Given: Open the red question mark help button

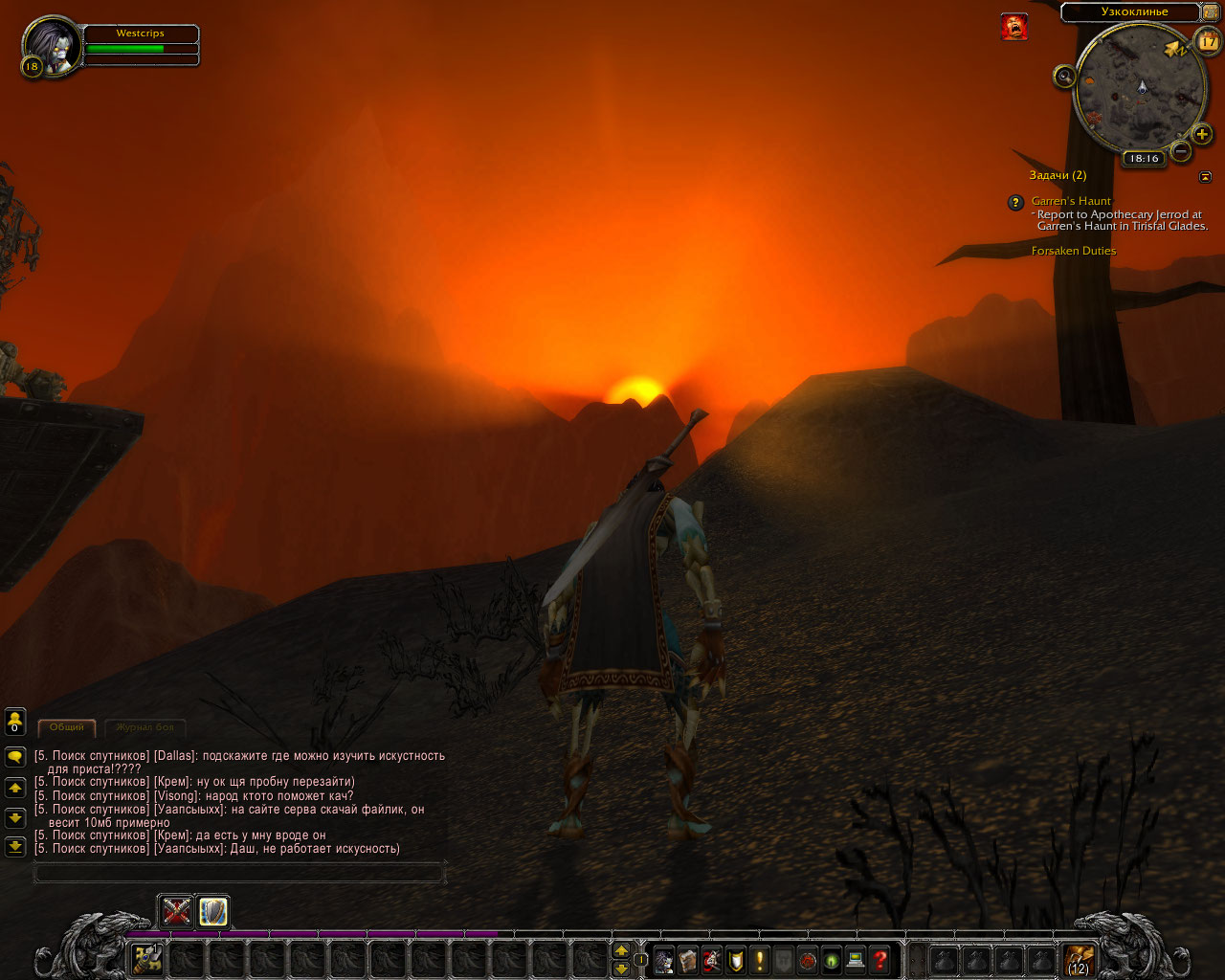Looking at the screenshot, I should pos(880,959).
